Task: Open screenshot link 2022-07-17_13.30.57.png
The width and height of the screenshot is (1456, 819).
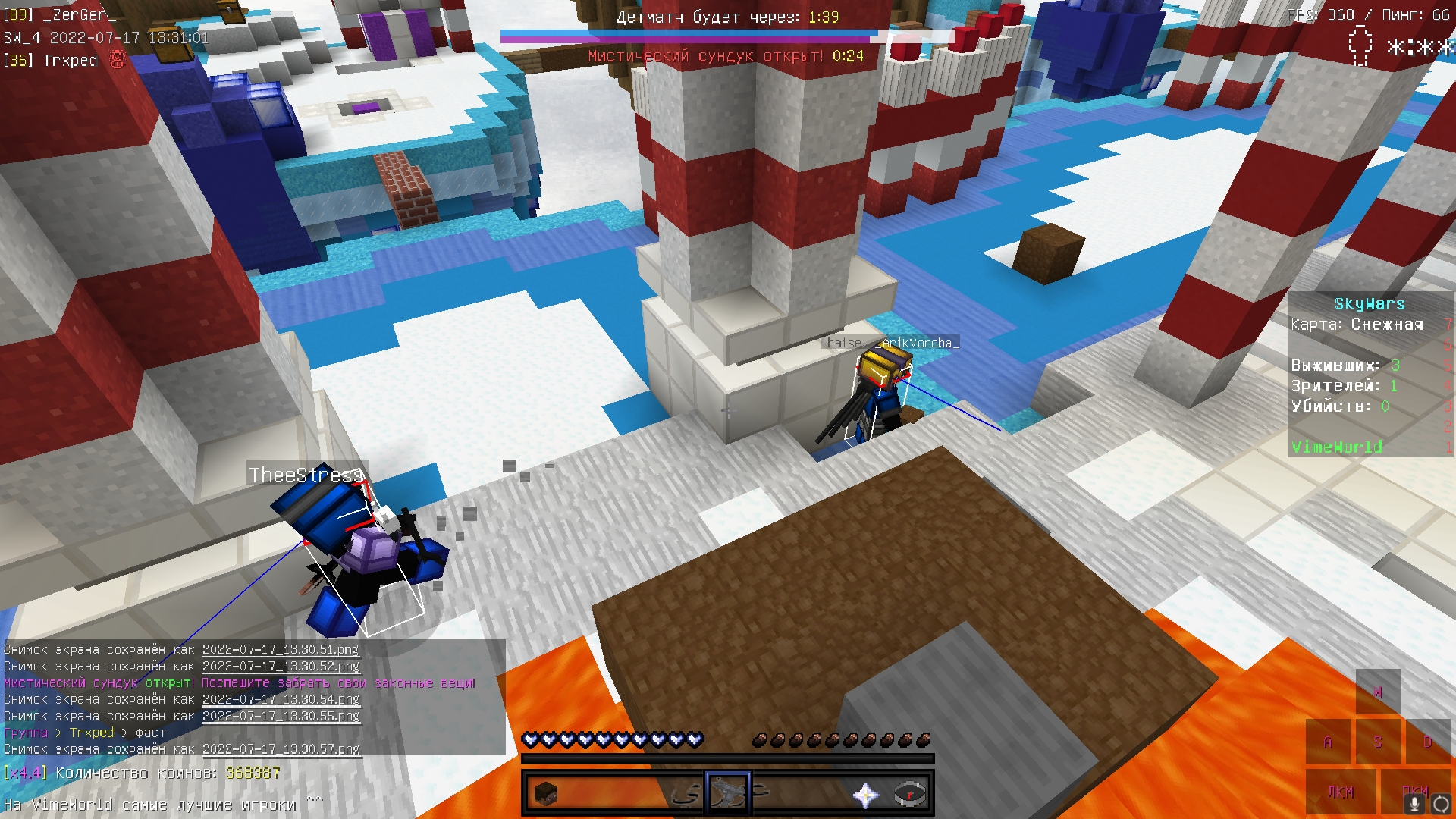Action: coord(281,749)
